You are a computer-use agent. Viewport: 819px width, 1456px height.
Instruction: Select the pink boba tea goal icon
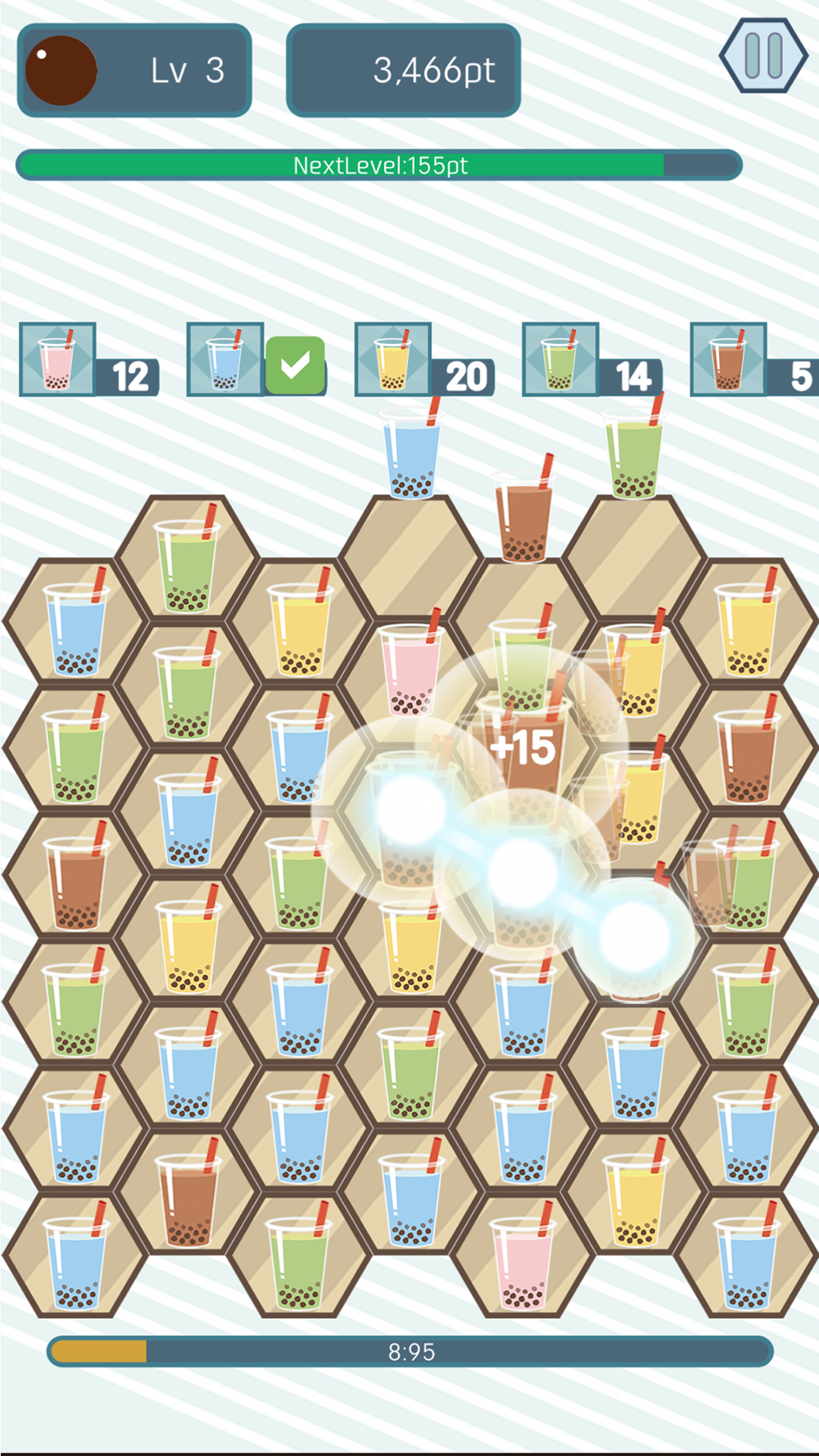(58, 360)
